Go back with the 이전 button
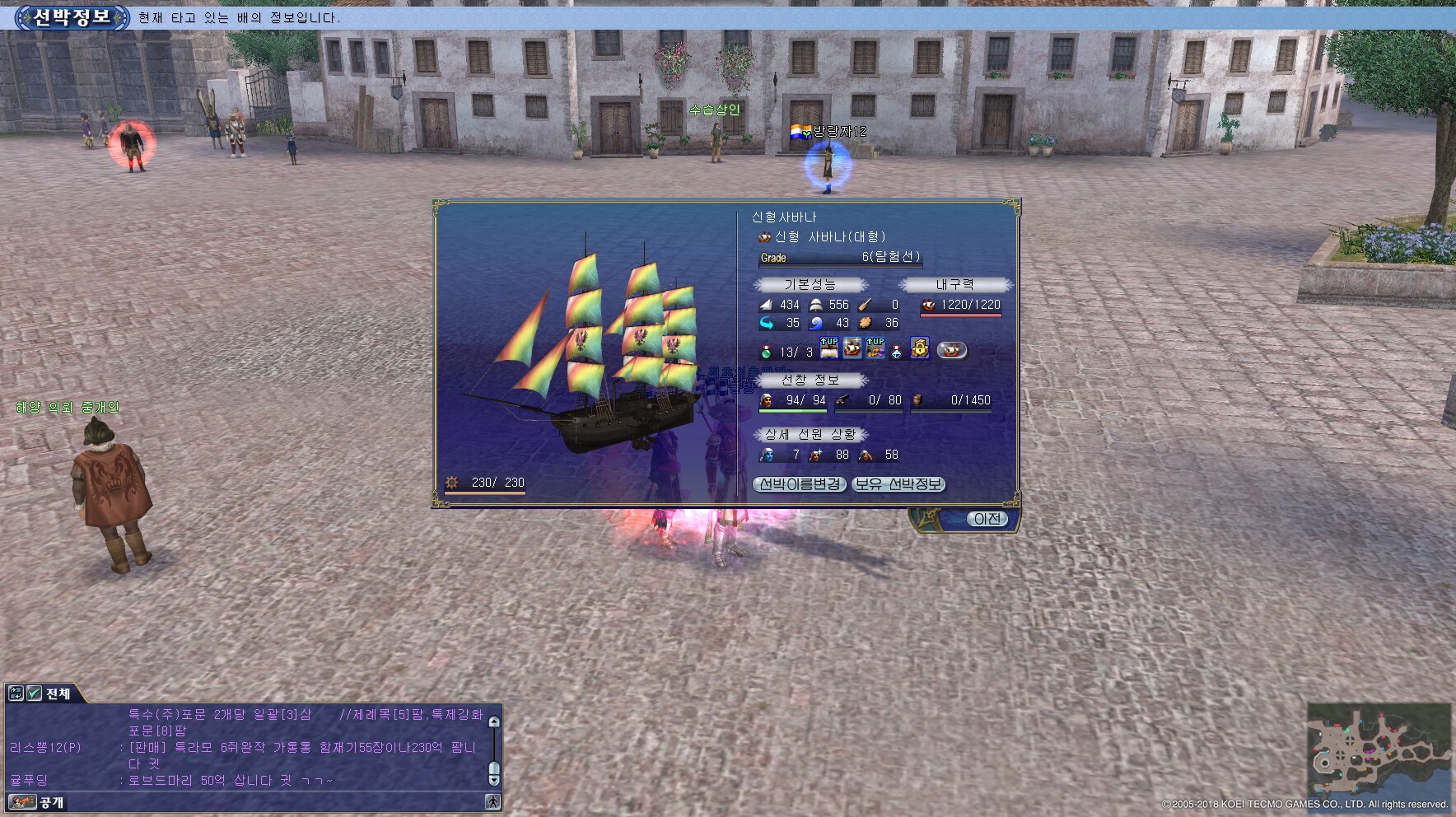 pos(986,519)
